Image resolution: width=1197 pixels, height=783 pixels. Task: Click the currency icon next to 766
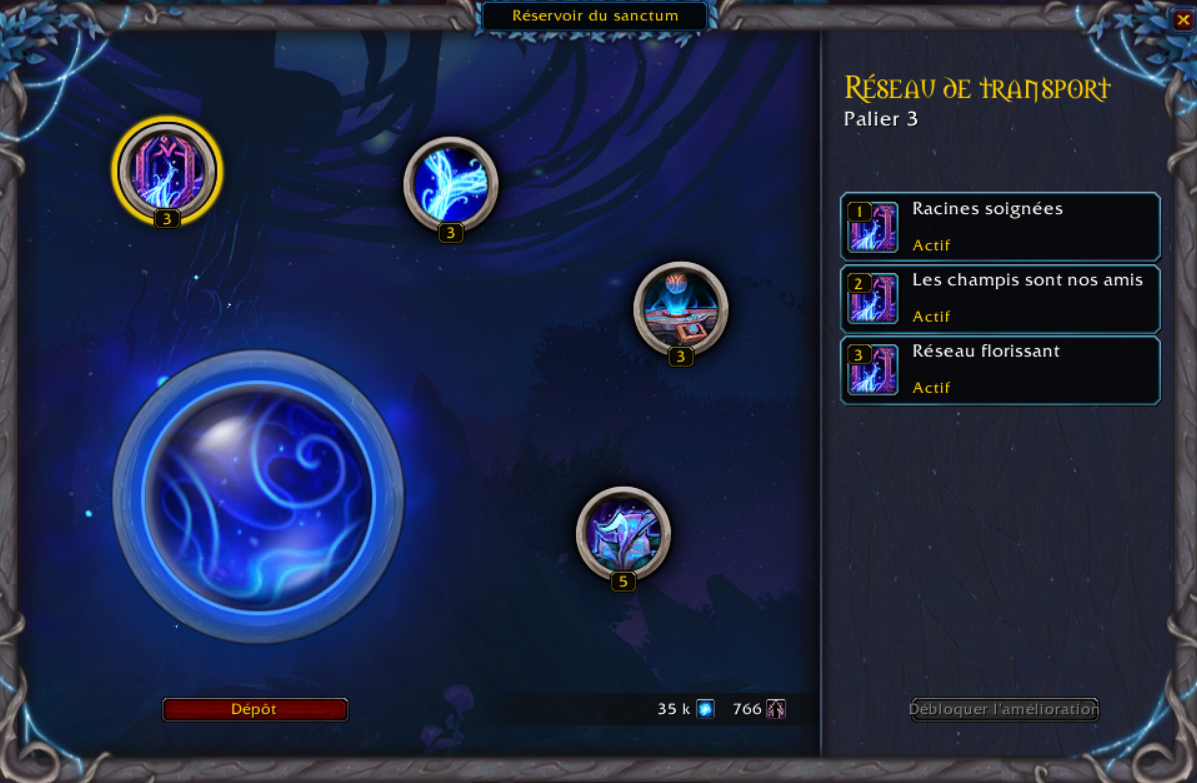[776, 709]
